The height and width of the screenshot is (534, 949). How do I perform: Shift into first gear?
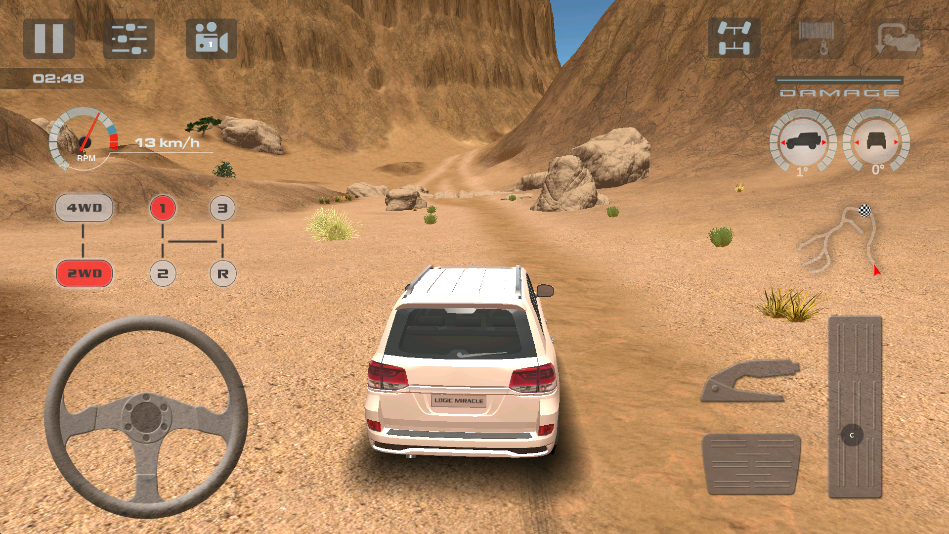pyautogui.click(x=163, y=209)
